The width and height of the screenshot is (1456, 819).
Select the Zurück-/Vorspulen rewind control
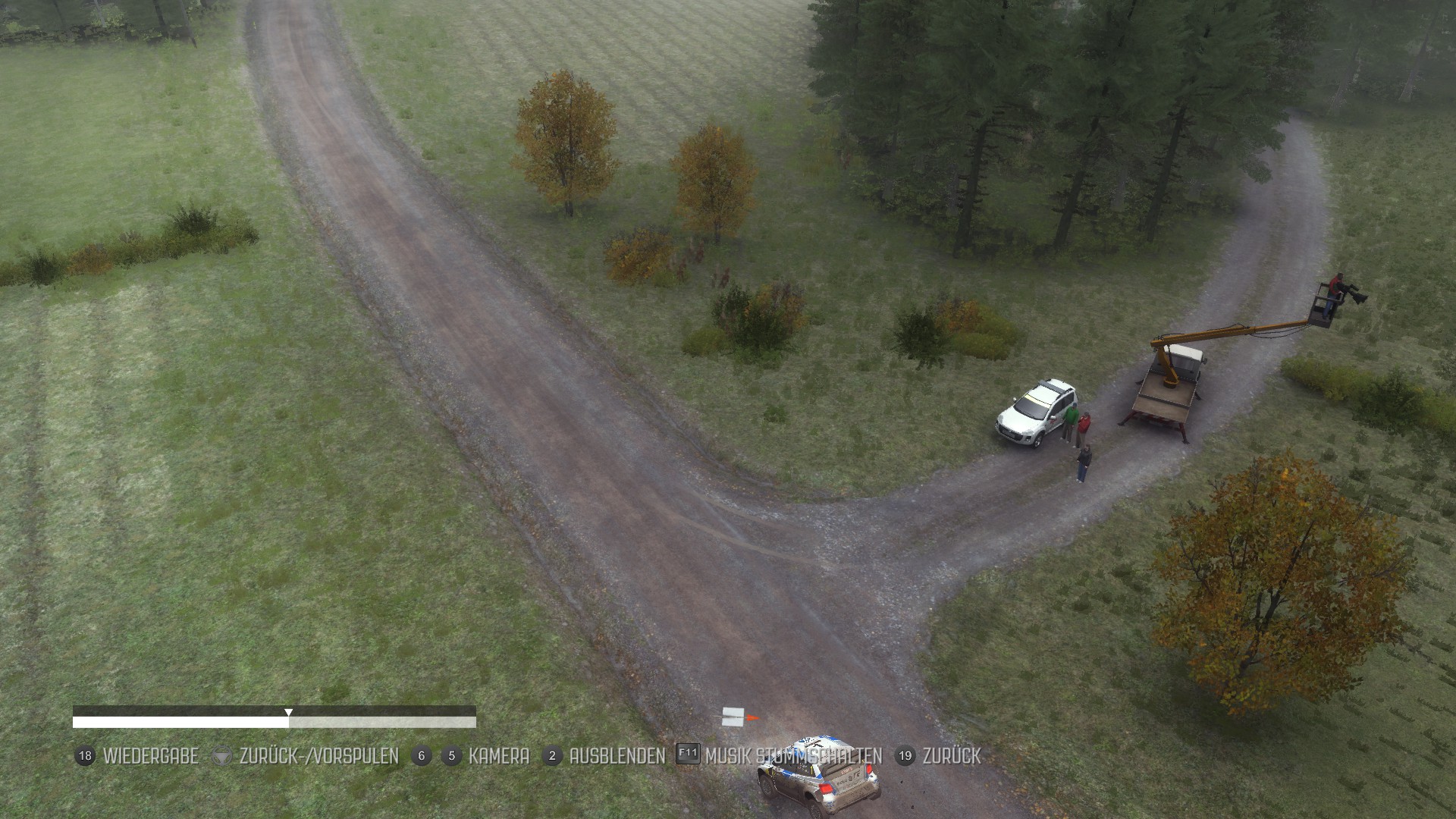click(318, 756)
